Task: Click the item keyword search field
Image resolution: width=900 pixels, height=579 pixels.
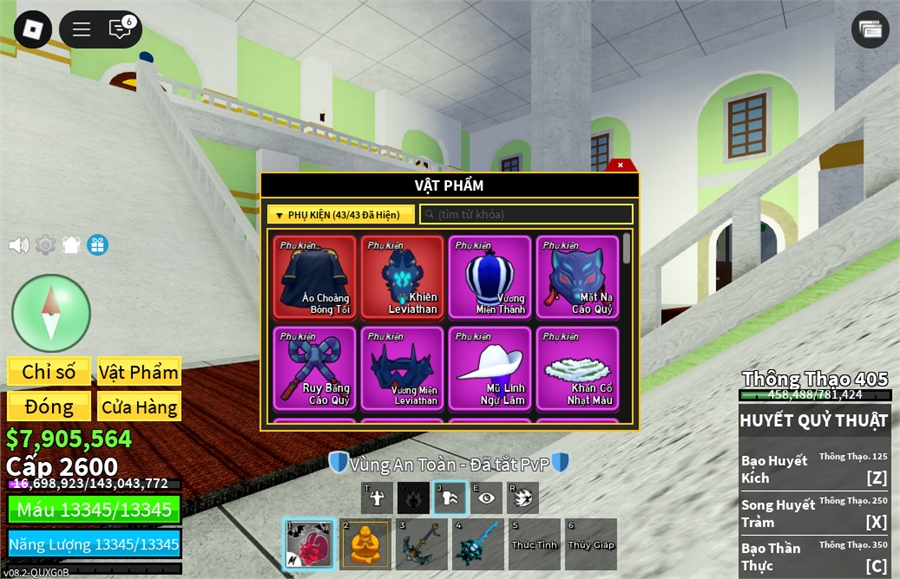Action: tap(526, 215)
